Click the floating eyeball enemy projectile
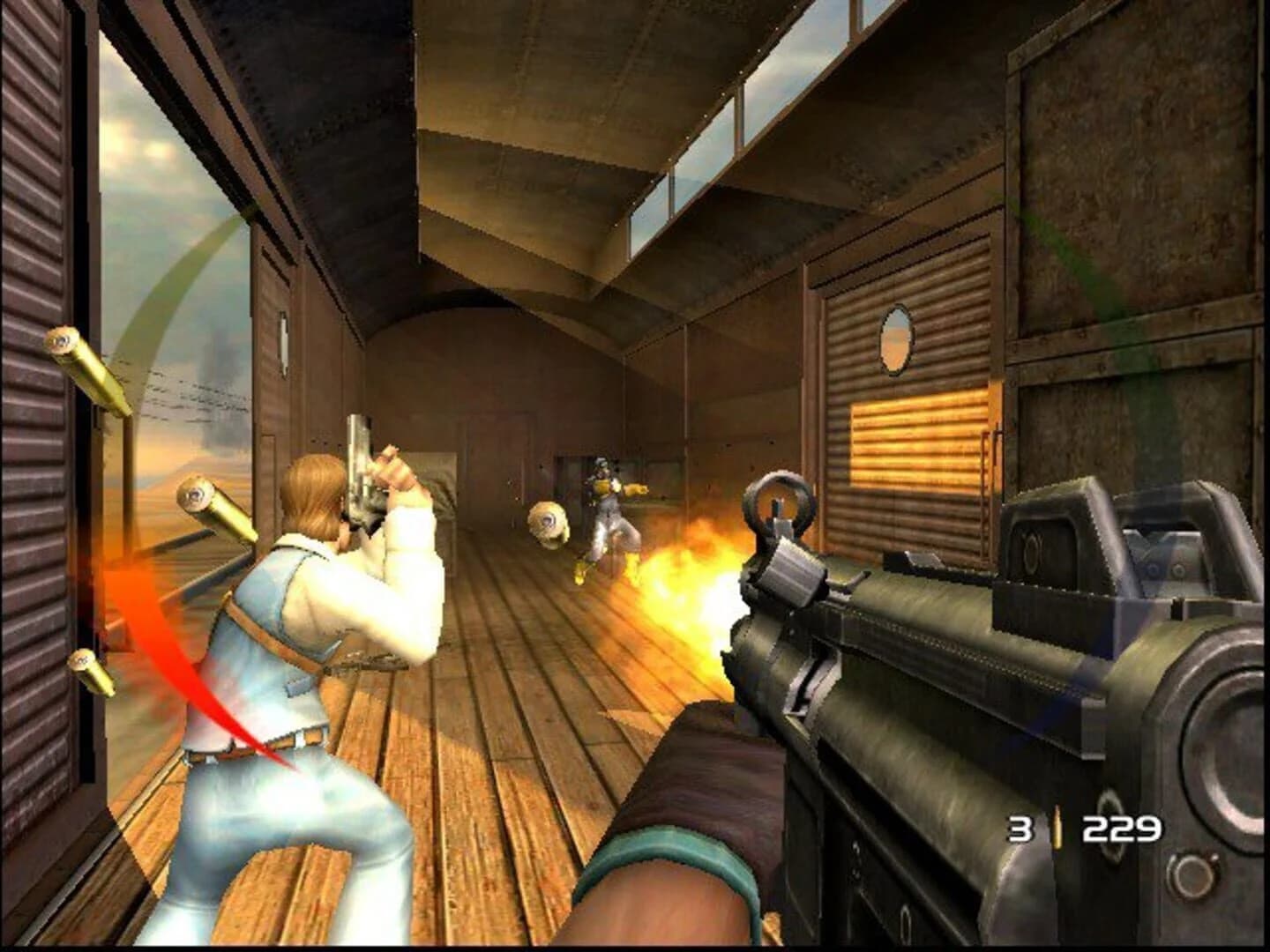Screen dimensions: 1270x952 [547, 523]
